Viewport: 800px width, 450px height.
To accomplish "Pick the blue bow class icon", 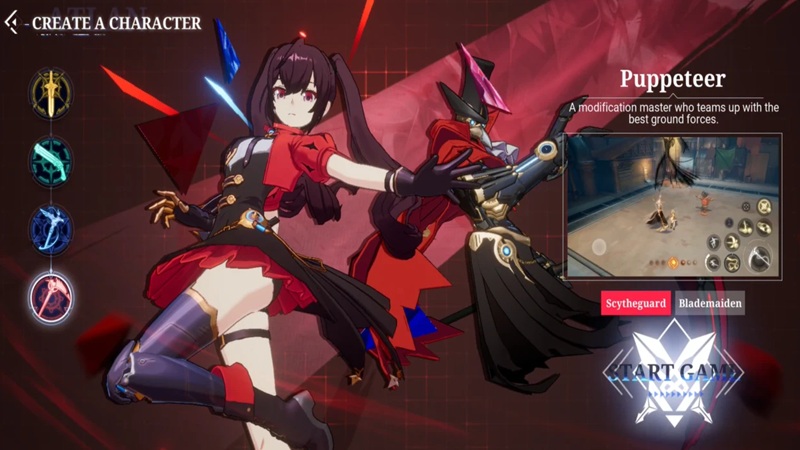I will pyautogui.click(x=50, y=228).
